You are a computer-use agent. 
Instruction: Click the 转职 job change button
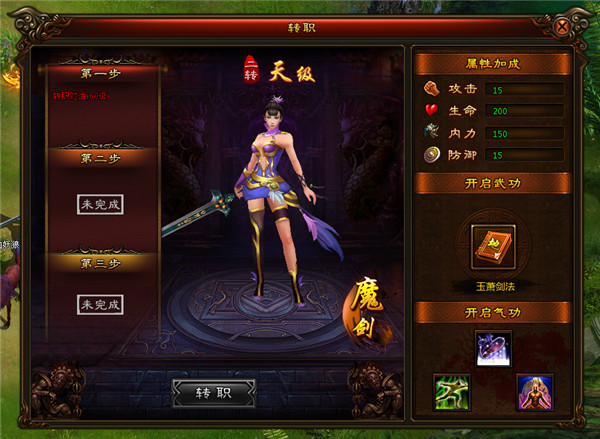(213, 393)
